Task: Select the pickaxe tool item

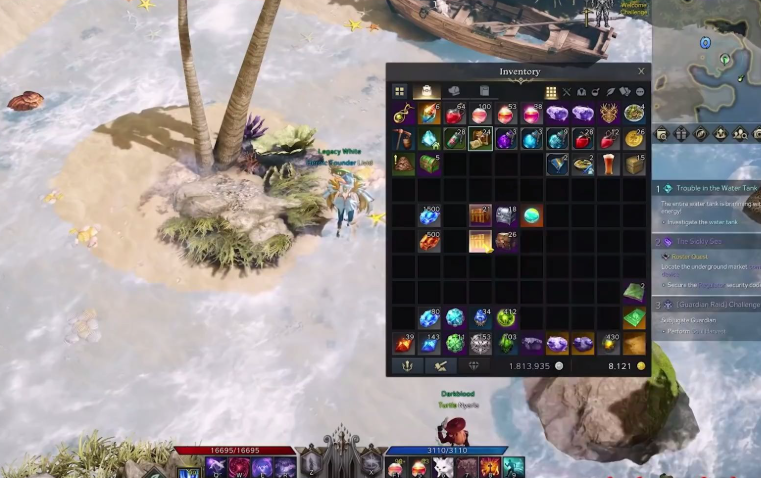Action: pyautogui.click(x=403, y=139)
